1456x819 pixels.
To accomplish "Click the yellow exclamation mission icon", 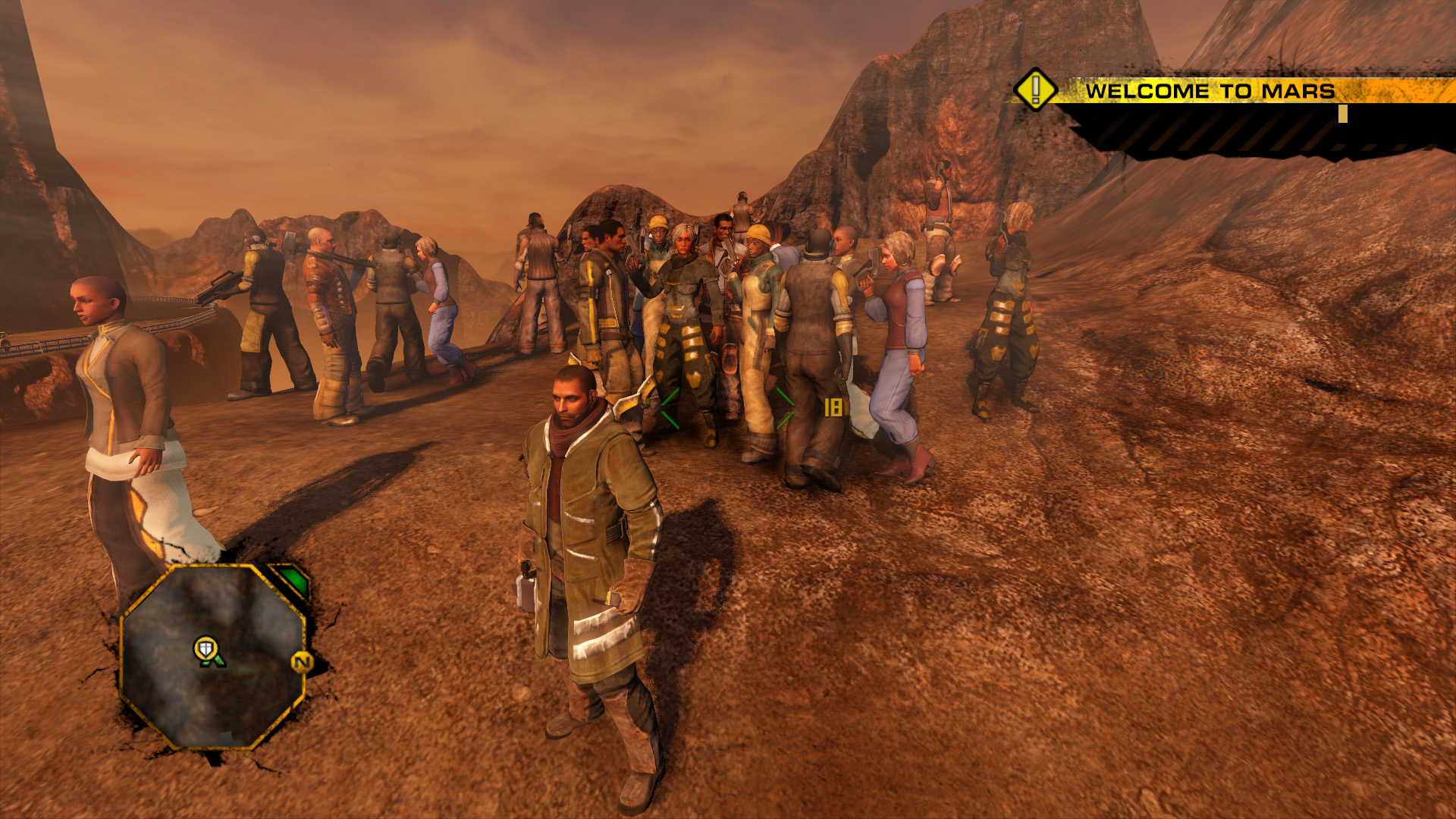I will click(1035, 89).
